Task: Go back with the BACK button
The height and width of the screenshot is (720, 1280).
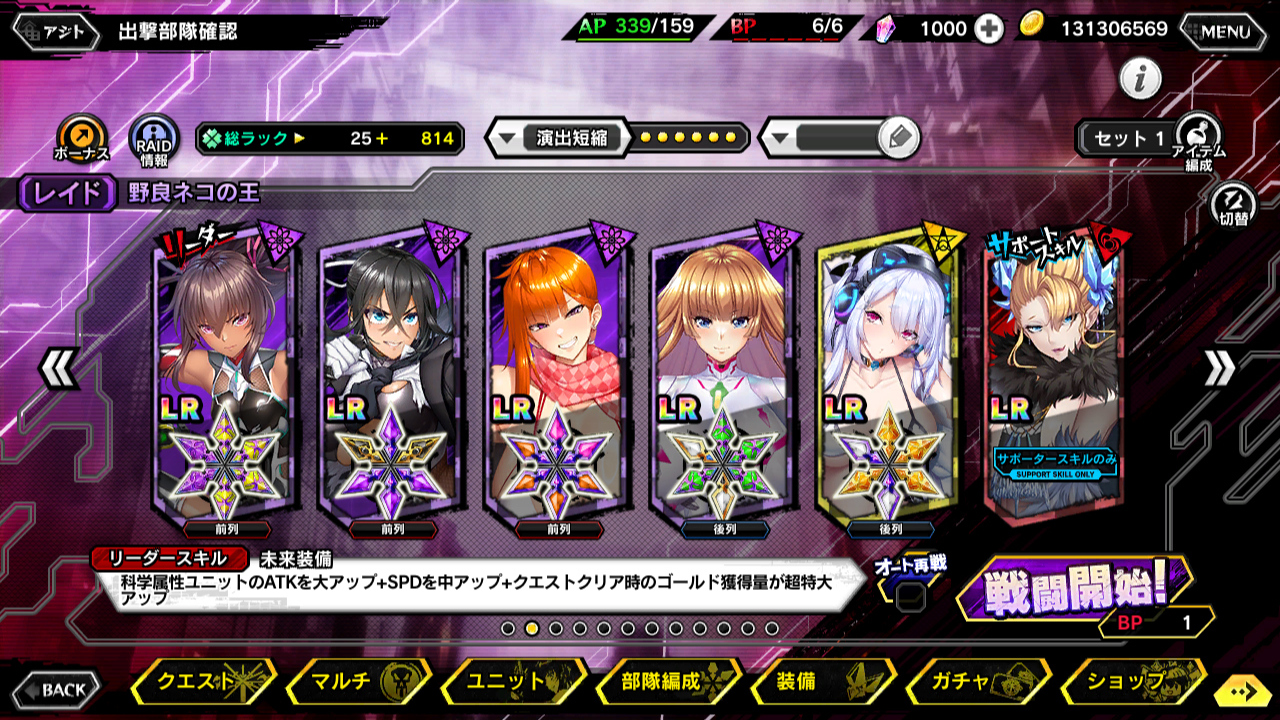Action: pos(56,689)
